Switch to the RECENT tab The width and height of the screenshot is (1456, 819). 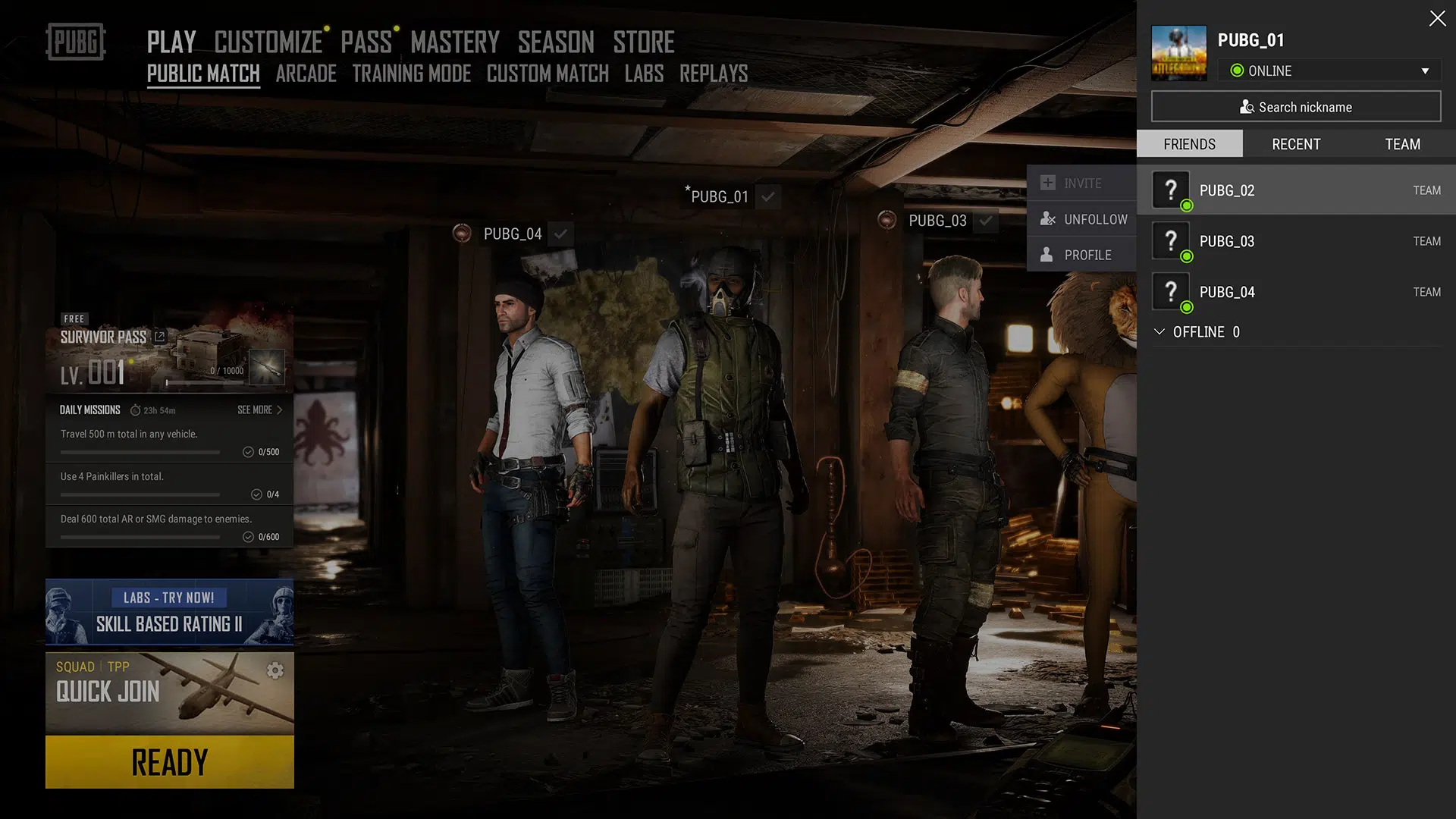point(1295,144)
